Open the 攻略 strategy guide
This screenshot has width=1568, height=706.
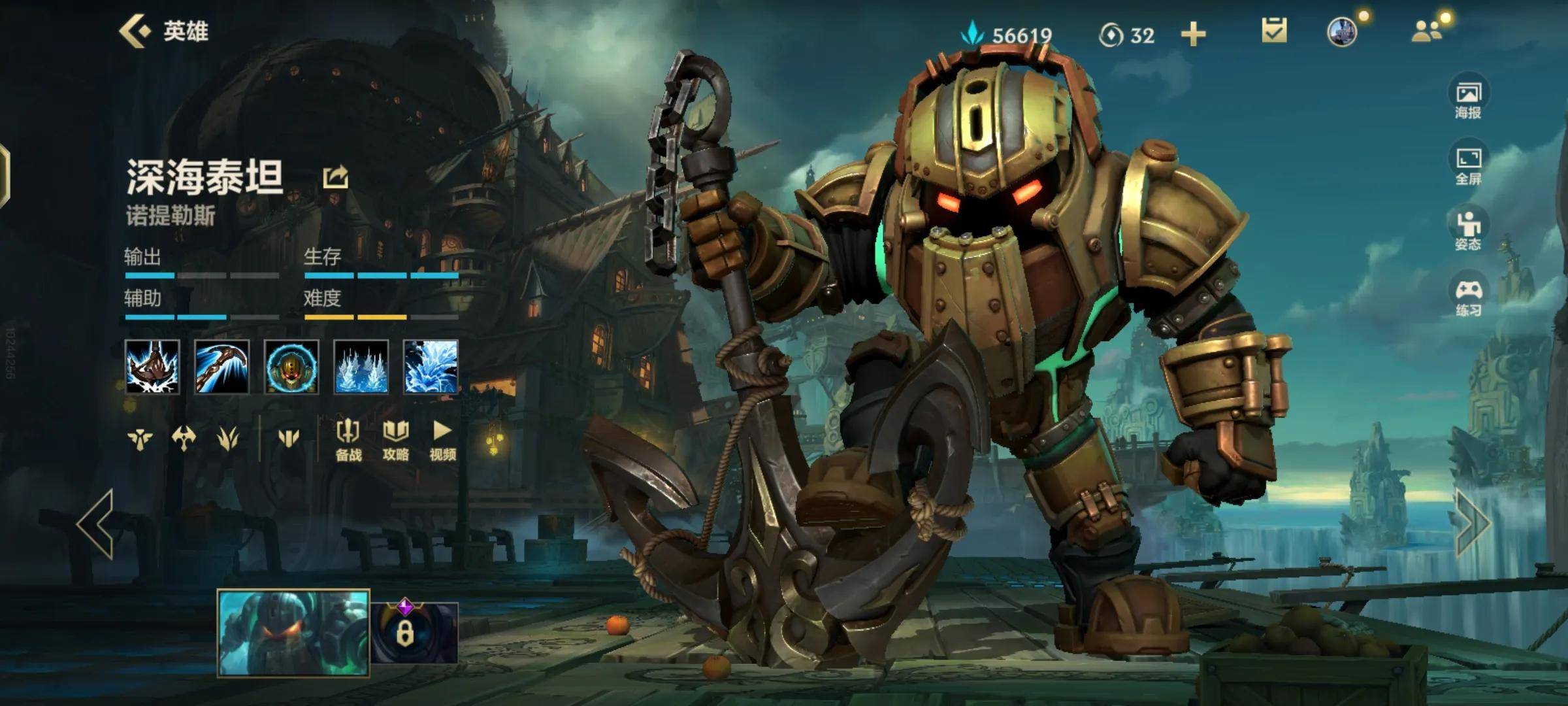click(x=395, y=440)
